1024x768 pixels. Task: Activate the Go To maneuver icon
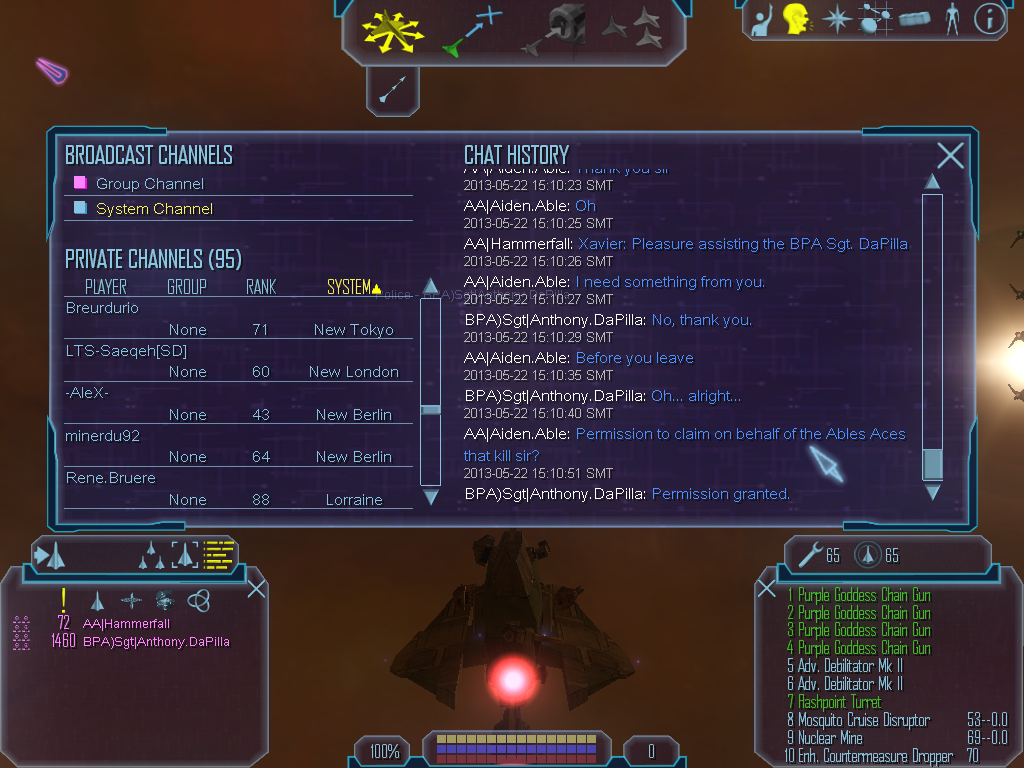(473, 30)
